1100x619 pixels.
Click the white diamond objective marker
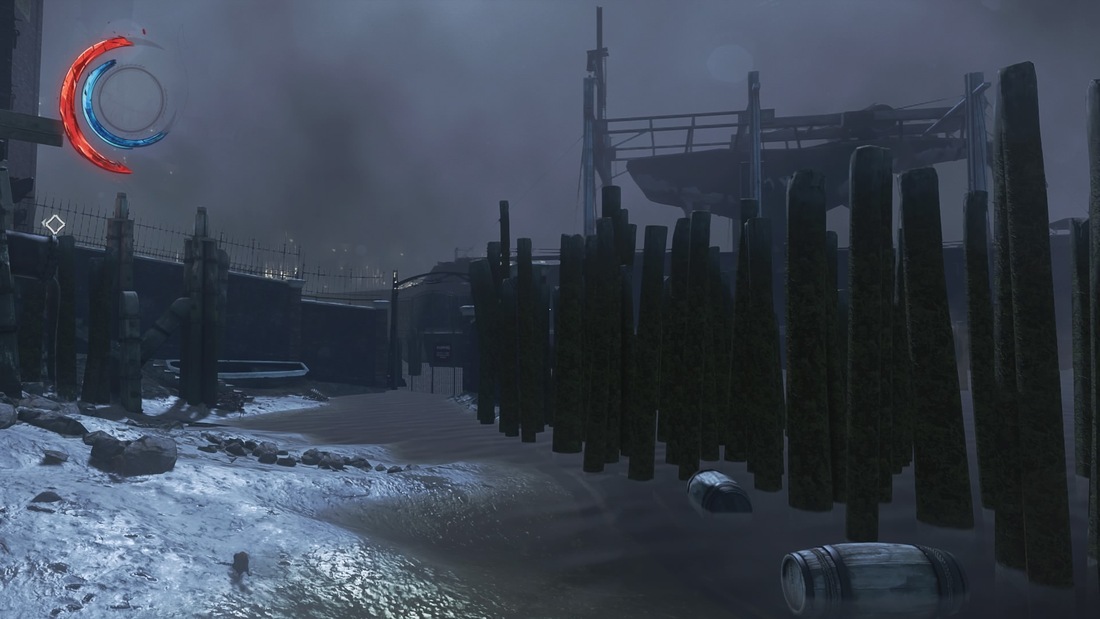tap(55, 225)
